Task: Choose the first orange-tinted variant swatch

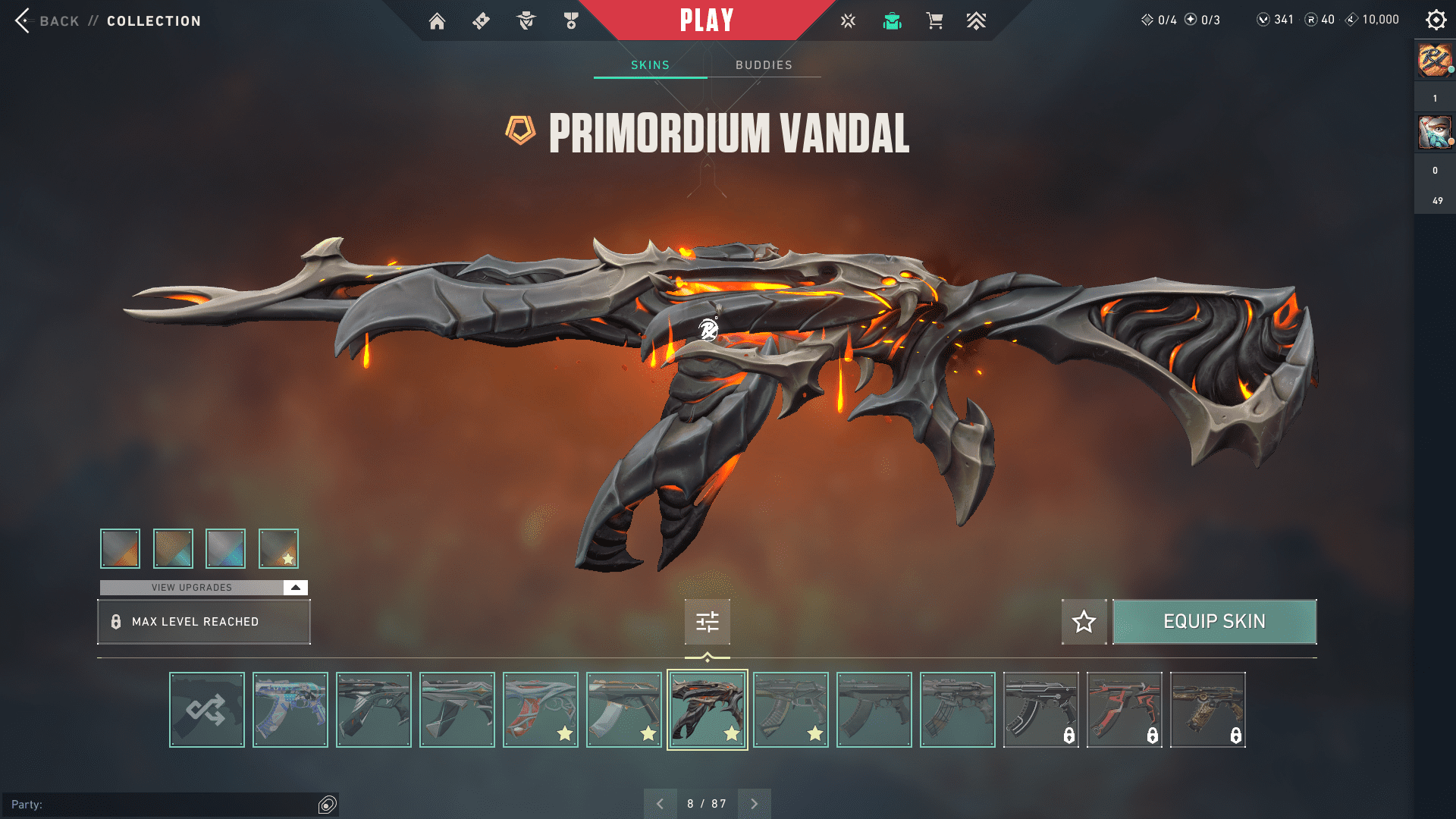Action: click(121, 548)
